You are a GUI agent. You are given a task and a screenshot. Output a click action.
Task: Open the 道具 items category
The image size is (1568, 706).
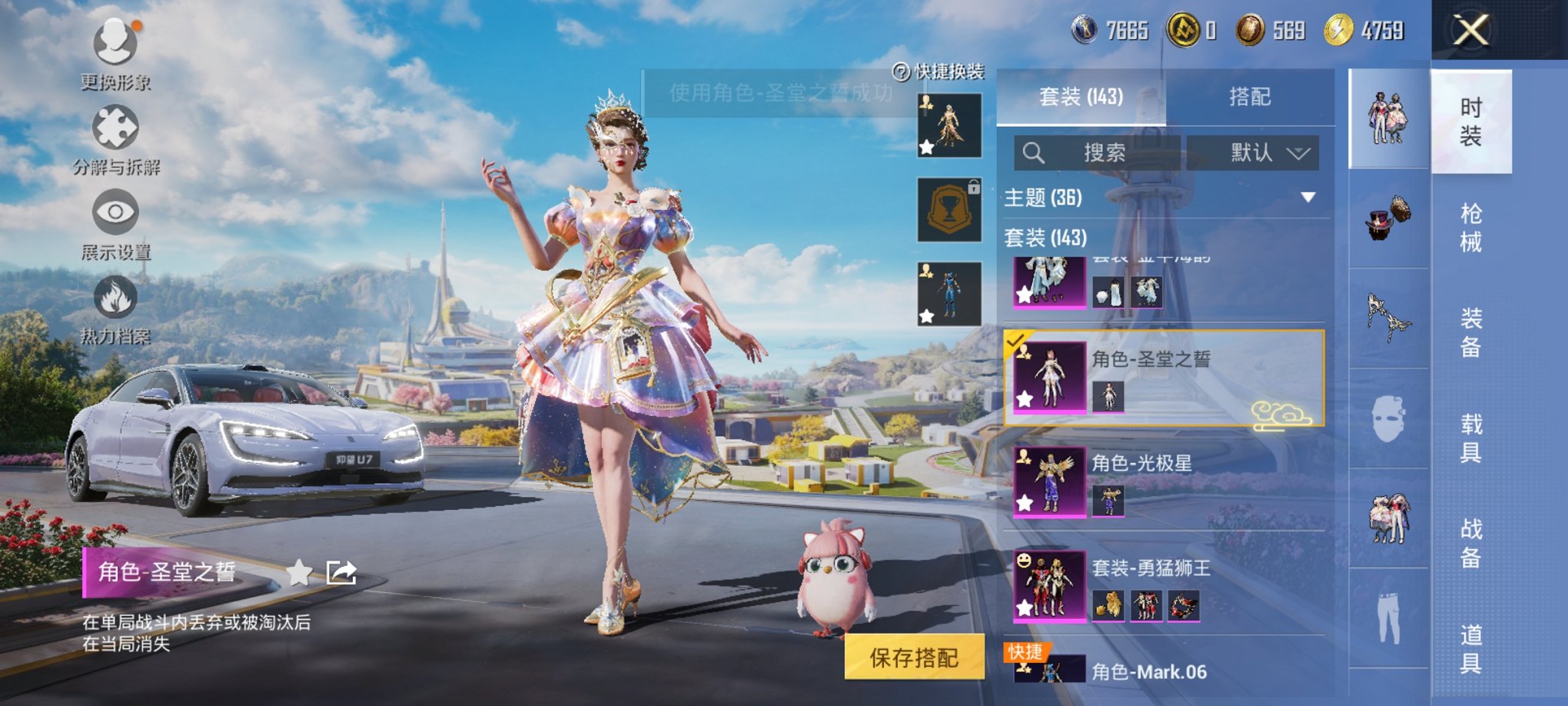point(1470,648)
